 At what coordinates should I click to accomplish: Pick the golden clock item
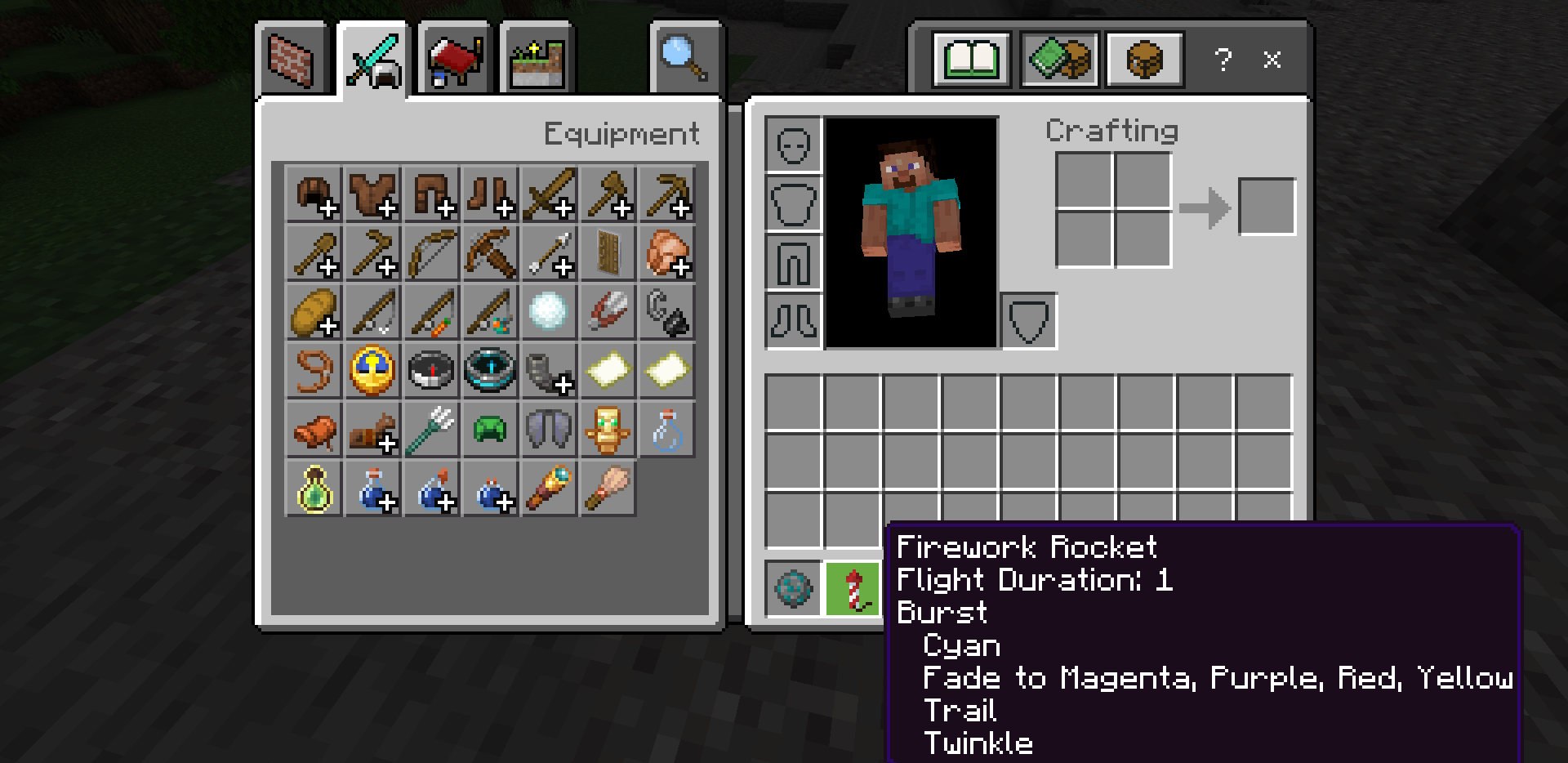[372, 371]
